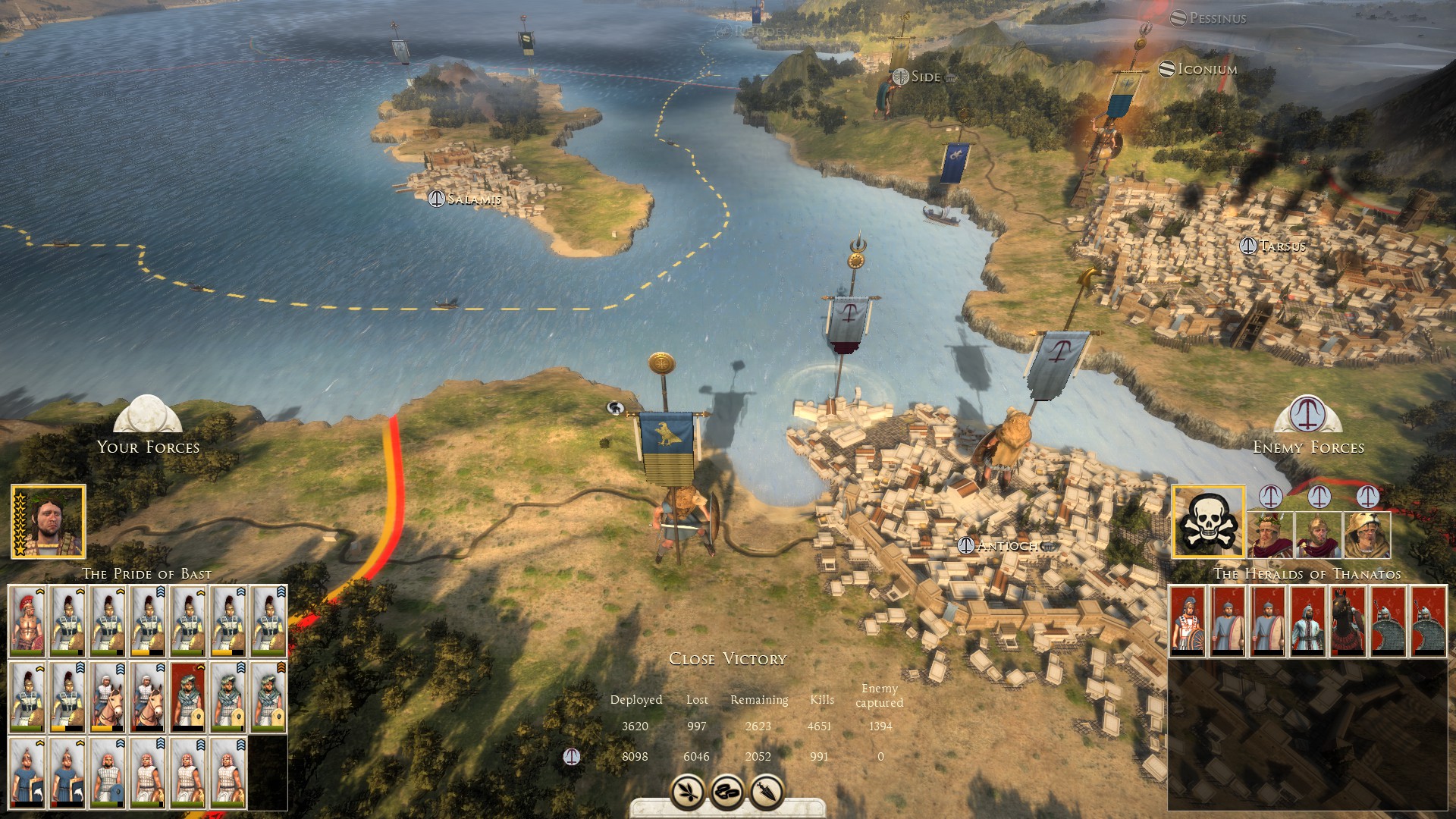Click the Your Forces faction emblem
This screenshot has width=1456, height=819.
point(148,415)
